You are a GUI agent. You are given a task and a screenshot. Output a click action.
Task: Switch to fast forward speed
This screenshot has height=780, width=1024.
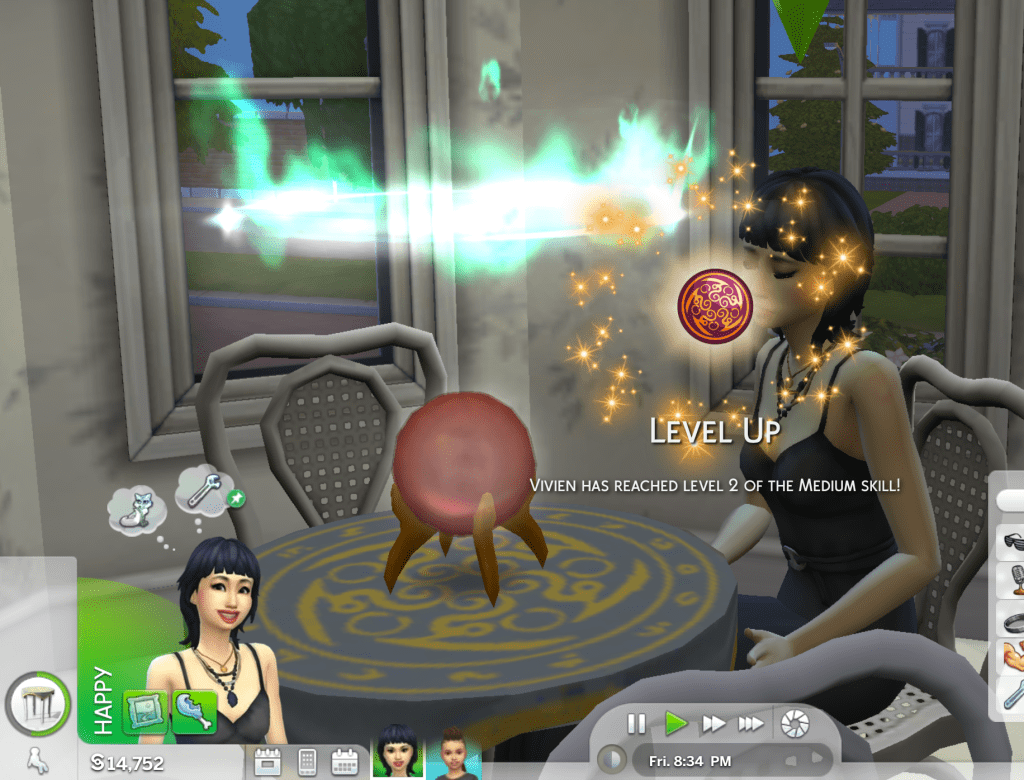713,723
